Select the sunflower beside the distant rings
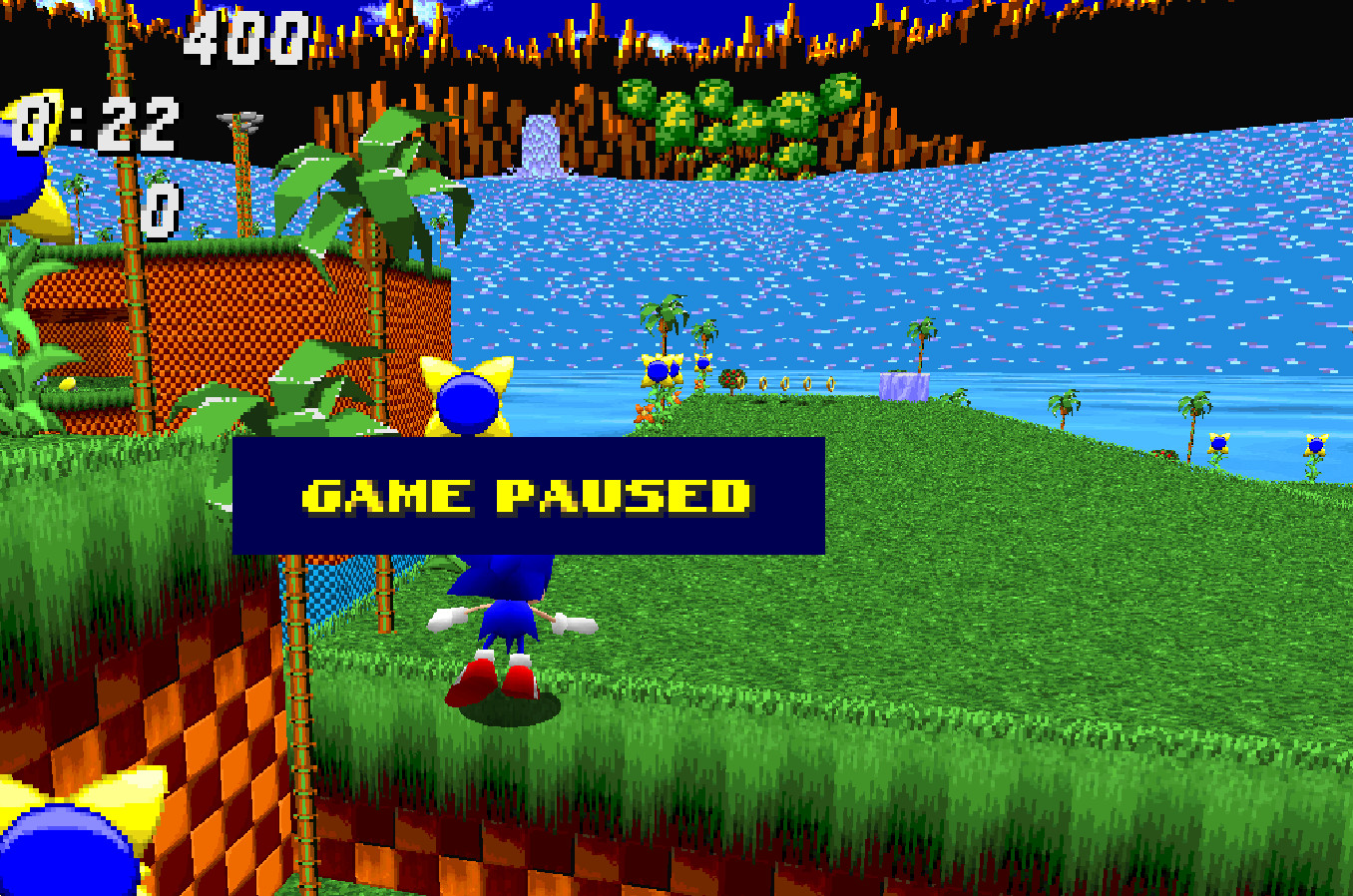Screen dimensions: 1353x896 659,371
